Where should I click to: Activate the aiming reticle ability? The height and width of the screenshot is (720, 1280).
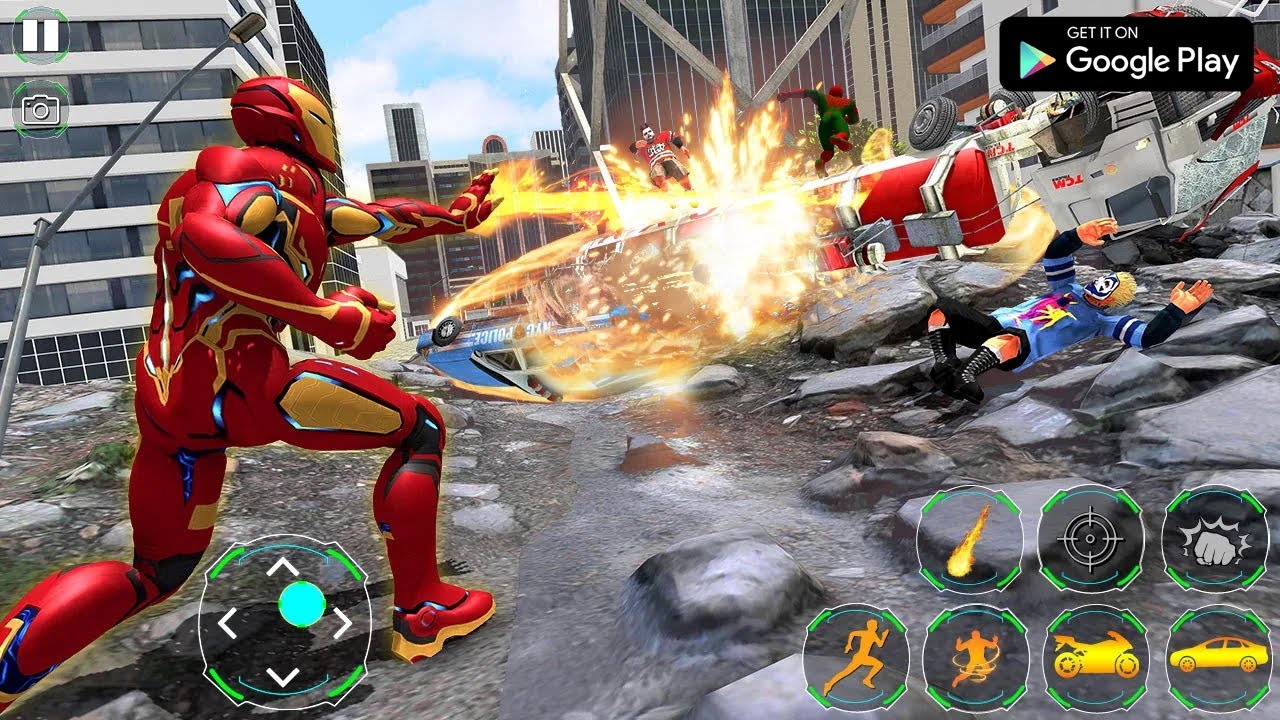point(1088,541)
